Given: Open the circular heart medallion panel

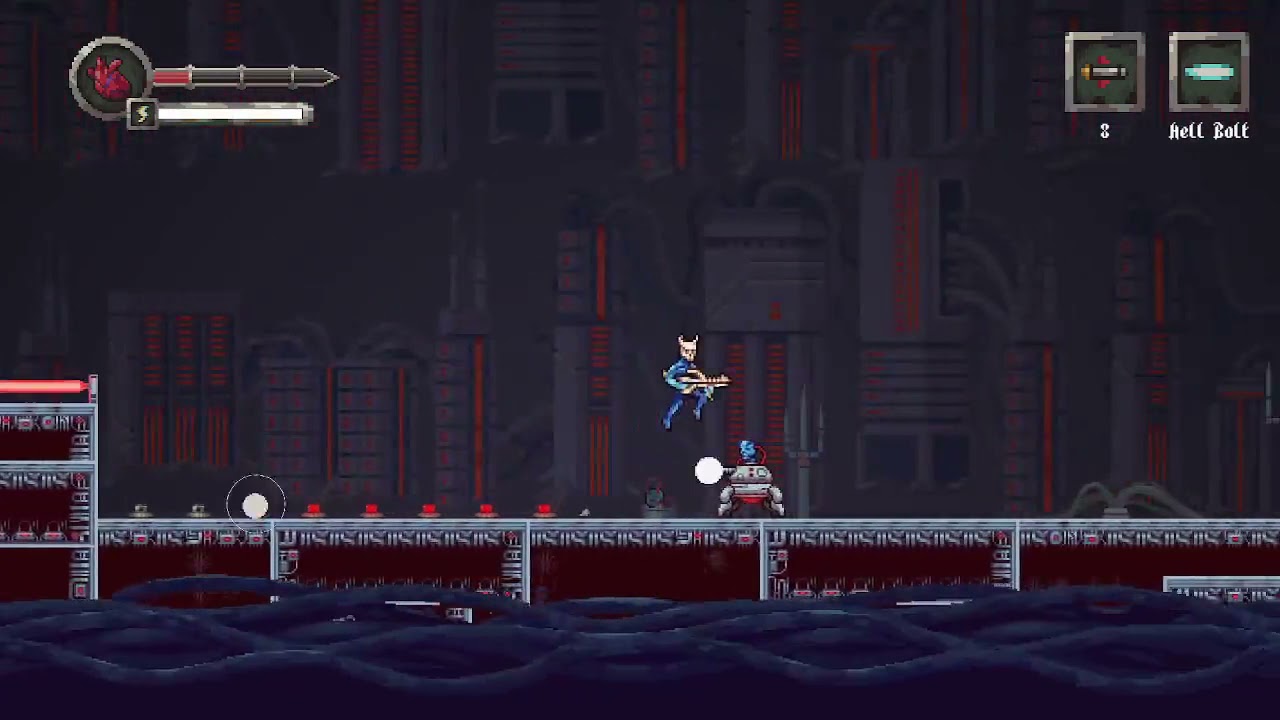Looking at the screenshot, I should [110, 78].
